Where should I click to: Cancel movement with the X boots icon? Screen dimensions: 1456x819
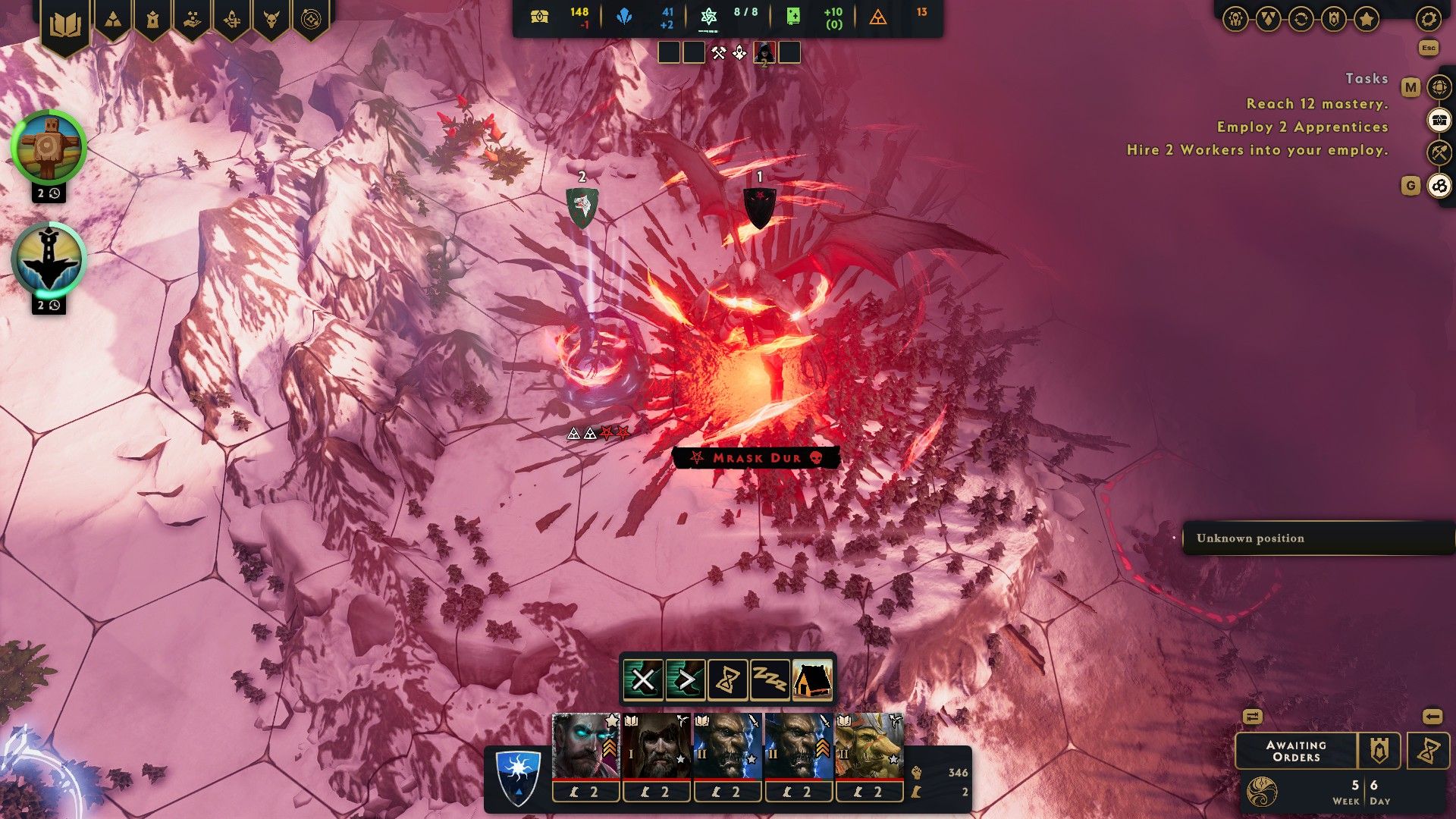pyautogui.click(x=643, y=680)
